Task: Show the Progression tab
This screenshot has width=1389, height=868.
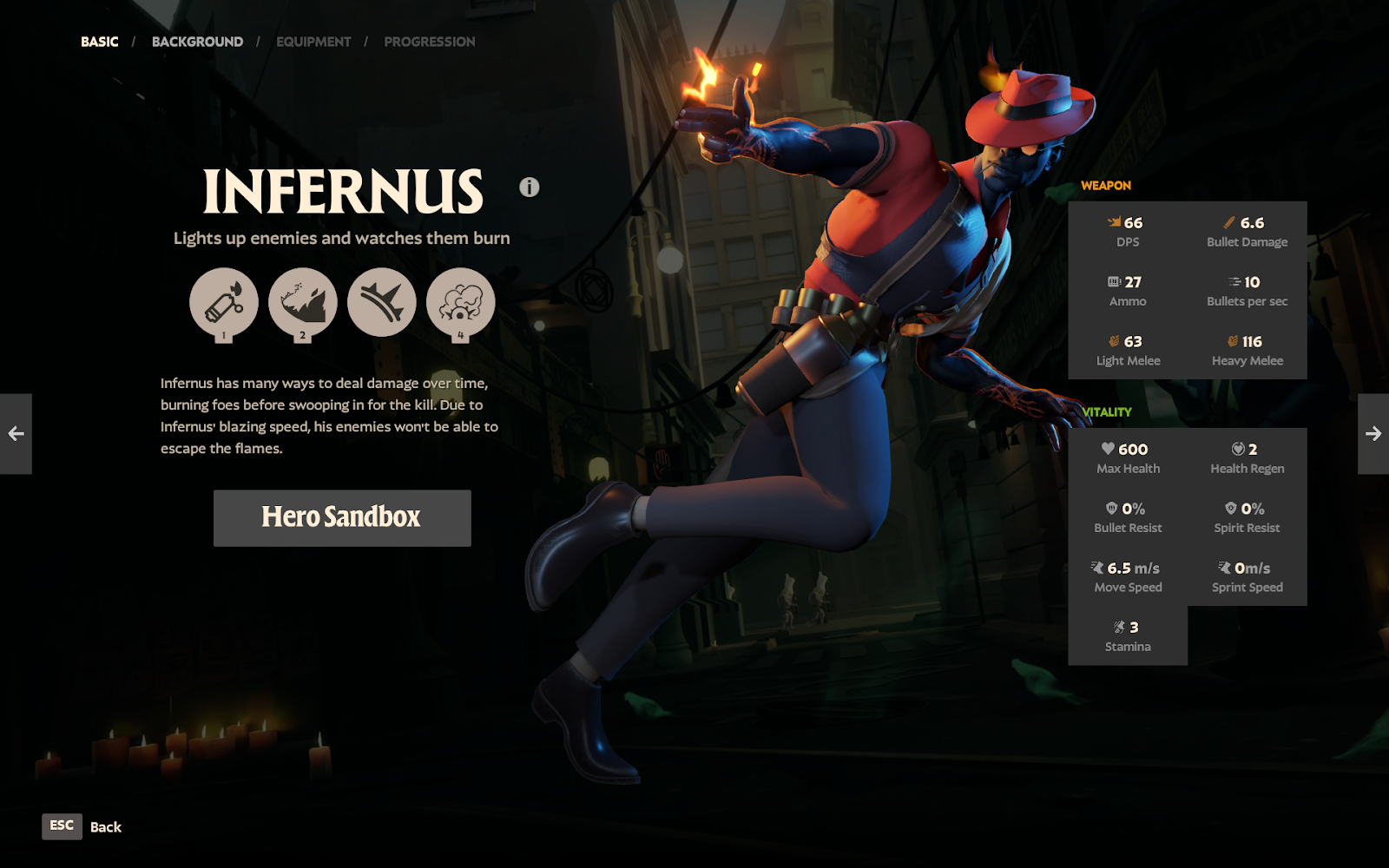Action: click(x=429, y=42)
